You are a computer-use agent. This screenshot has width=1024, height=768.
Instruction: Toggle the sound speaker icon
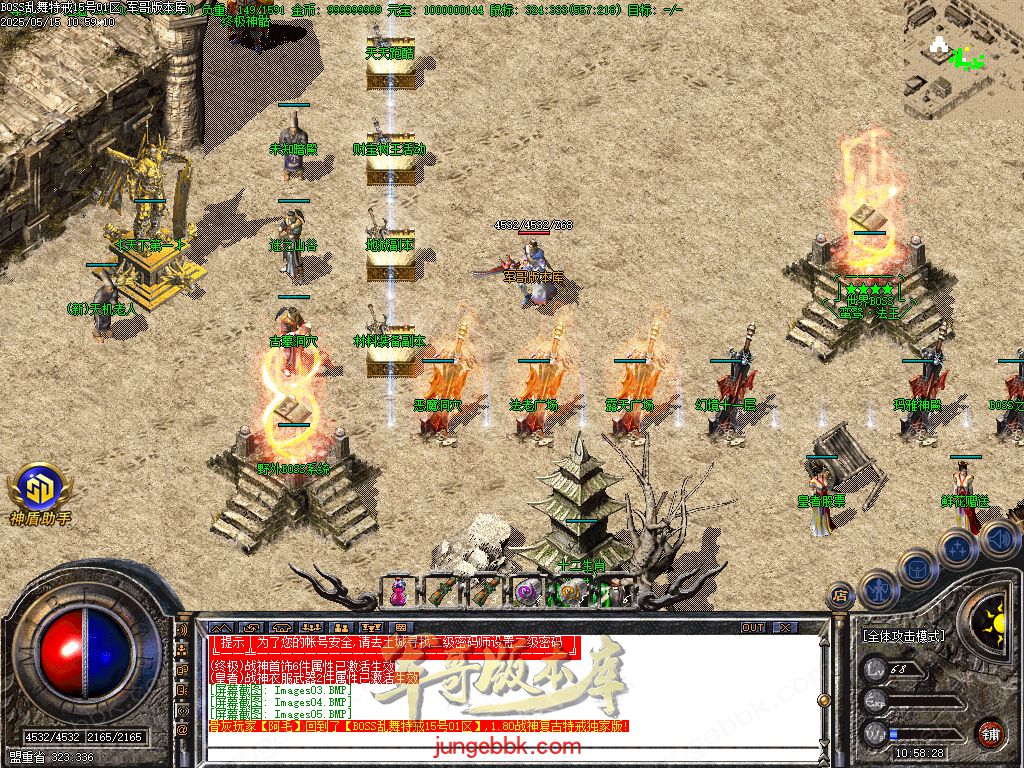999,539
